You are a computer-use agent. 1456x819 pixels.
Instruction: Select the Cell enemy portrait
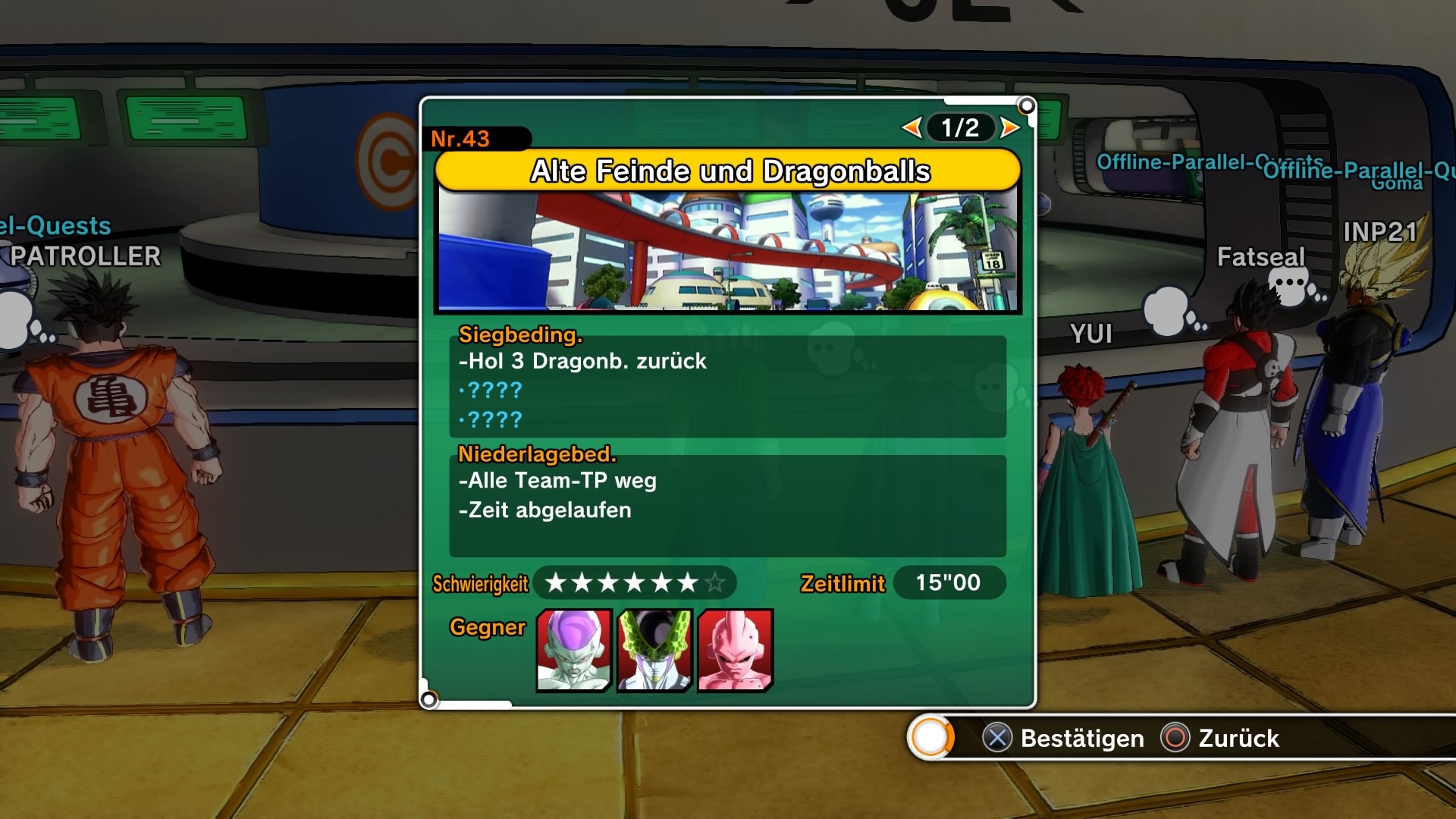655,651
